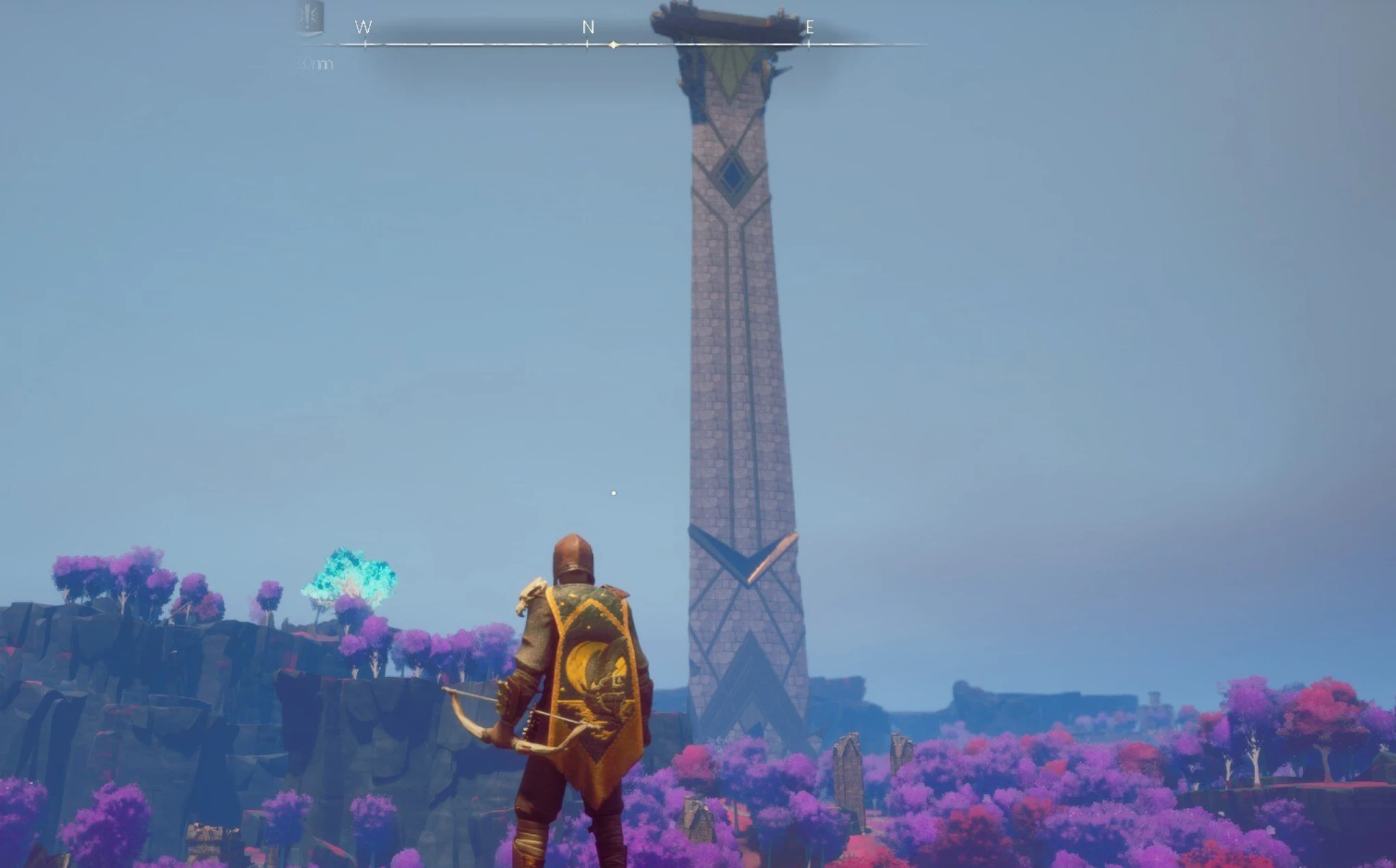Select the gold diamond waypoint on the compass
Image resolution: width=1396 pixels, height=868 pixels.
[x=612, y=45]
